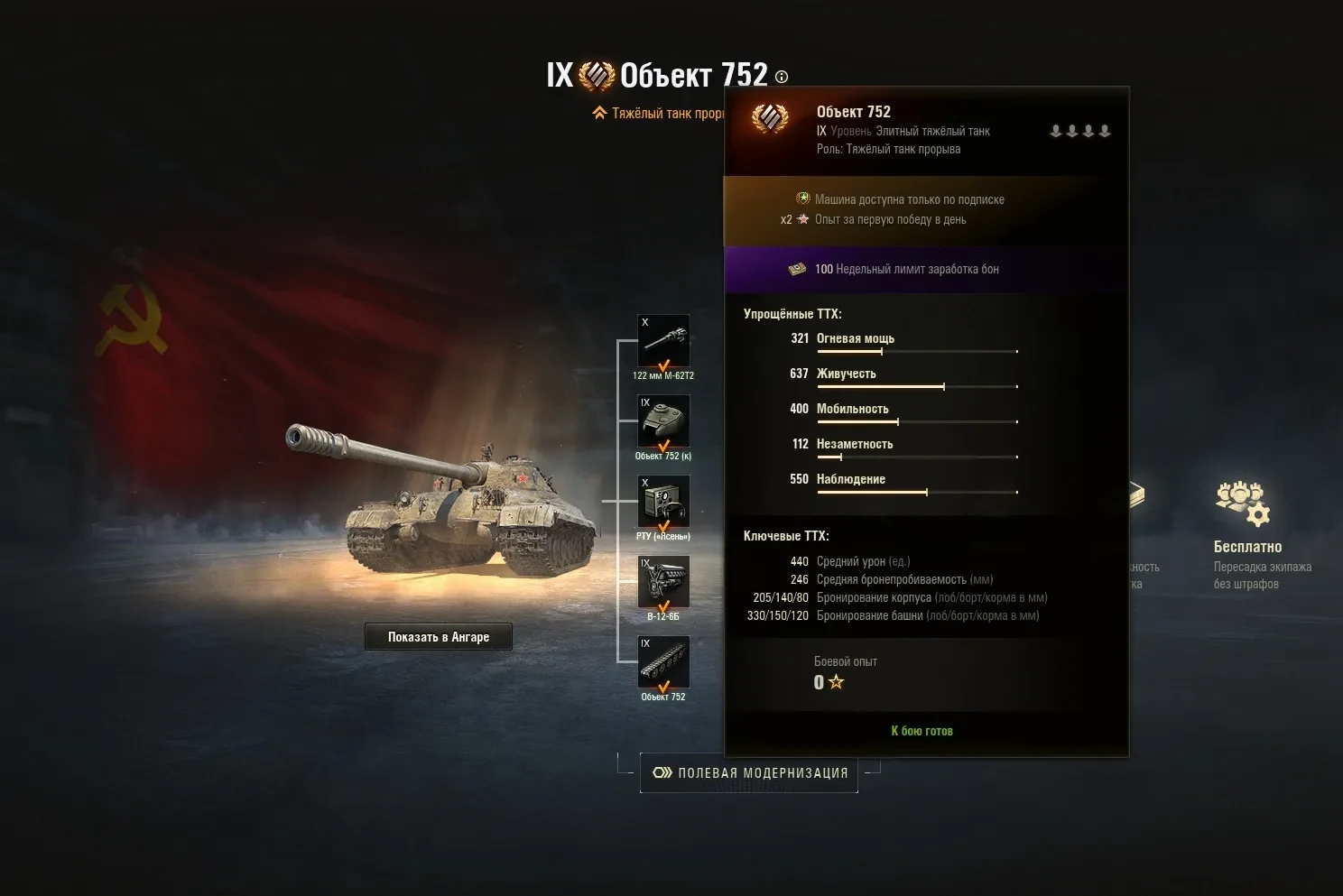Viewport: 1343px width, 896px height.
Task: Select the РТУ «Ясень» radio module
Action: click(x=663, y=501)
